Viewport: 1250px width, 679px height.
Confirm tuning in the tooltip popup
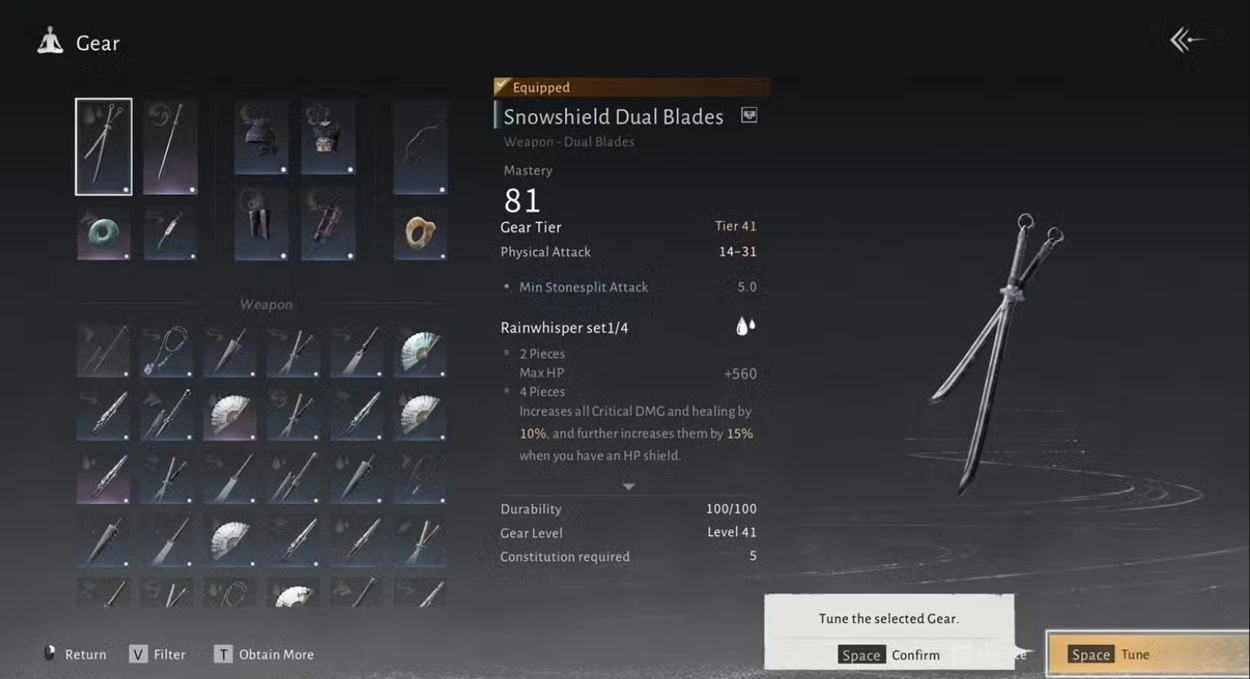(x=890, y=655)
